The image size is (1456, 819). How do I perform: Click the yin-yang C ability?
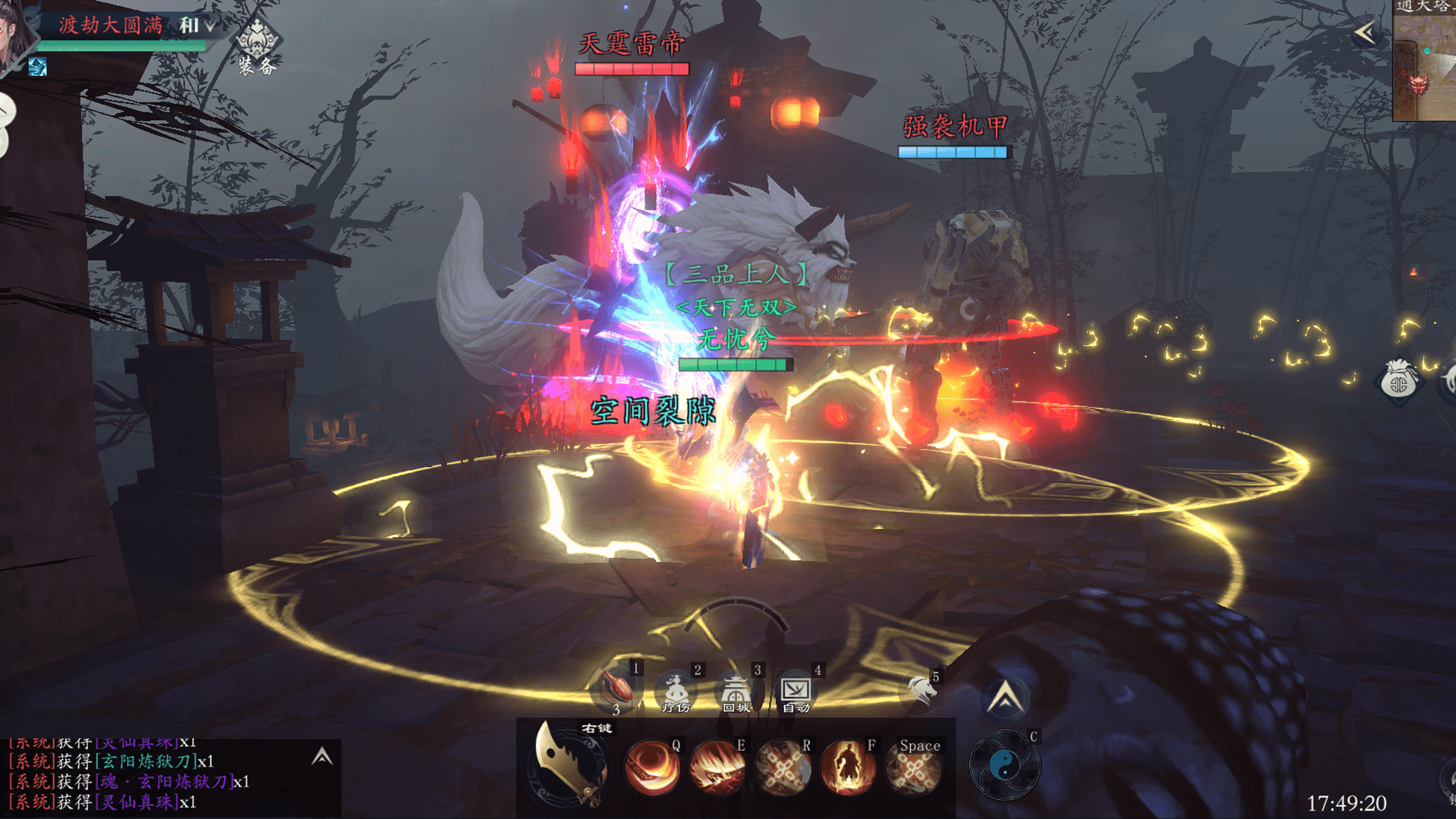1005,767
